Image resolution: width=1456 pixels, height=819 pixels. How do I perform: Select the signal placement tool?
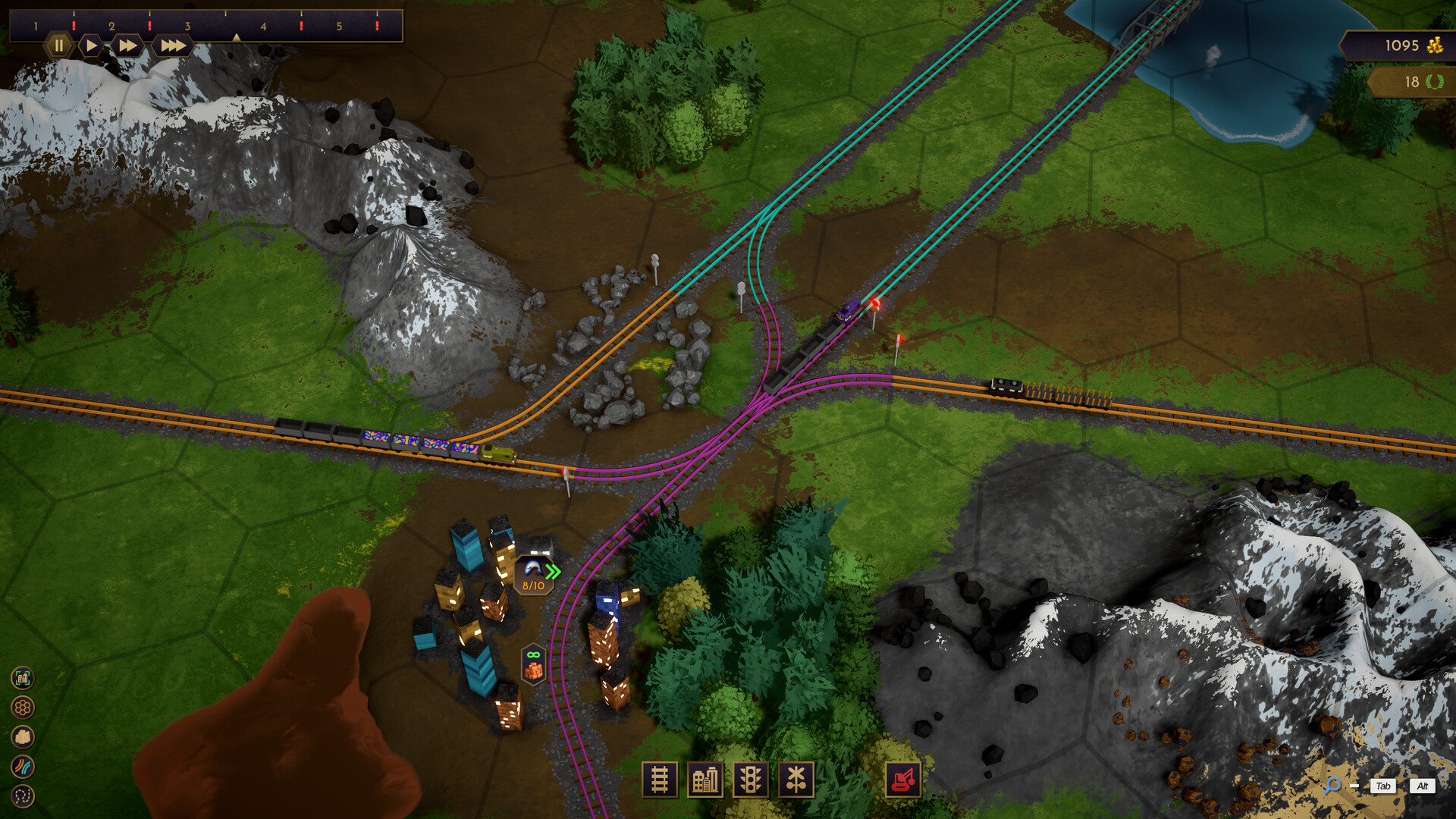tap(751, 779)
